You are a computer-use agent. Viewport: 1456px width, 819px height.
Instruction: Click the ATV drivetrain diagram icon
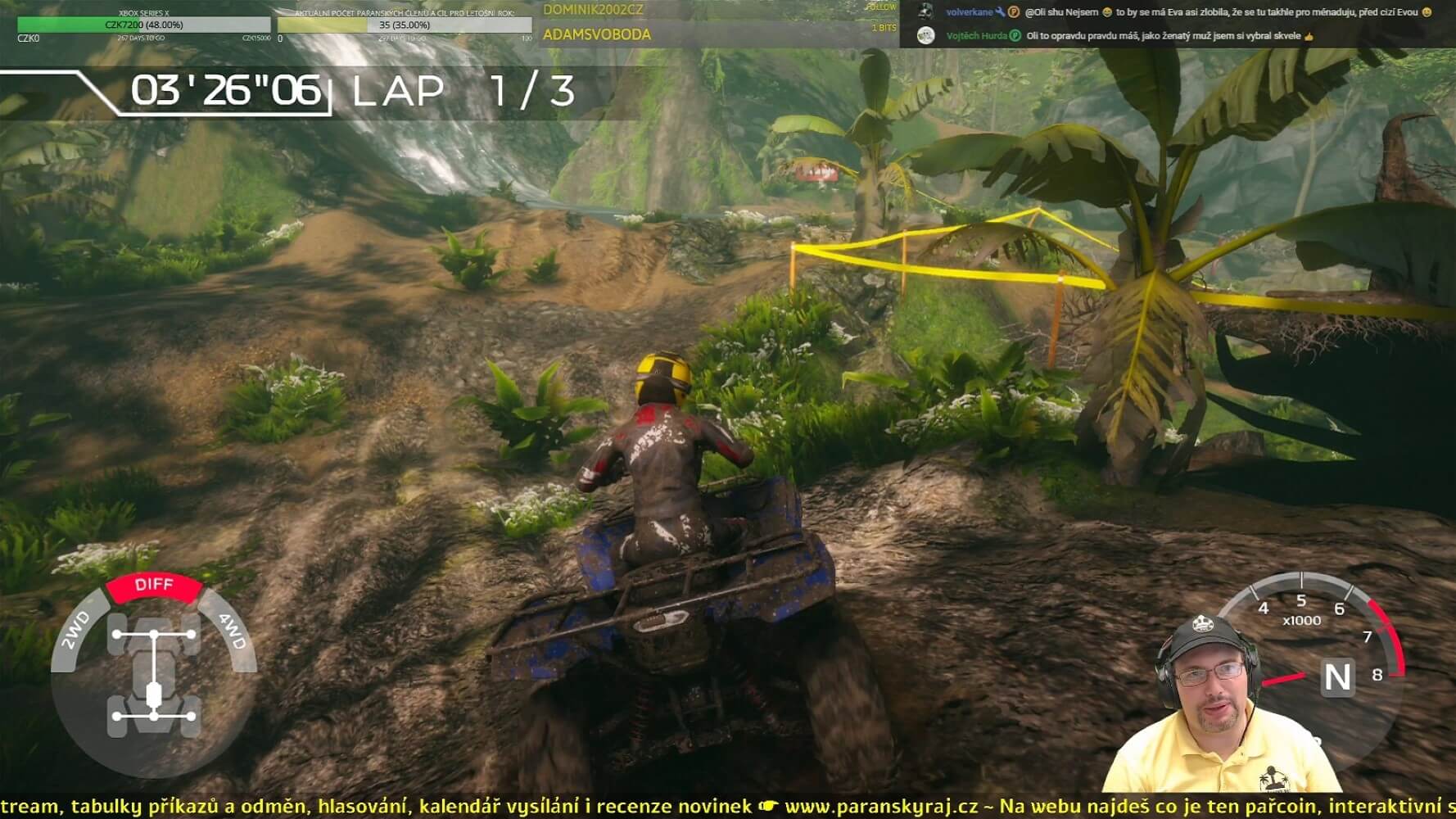[x=154, y=676]
